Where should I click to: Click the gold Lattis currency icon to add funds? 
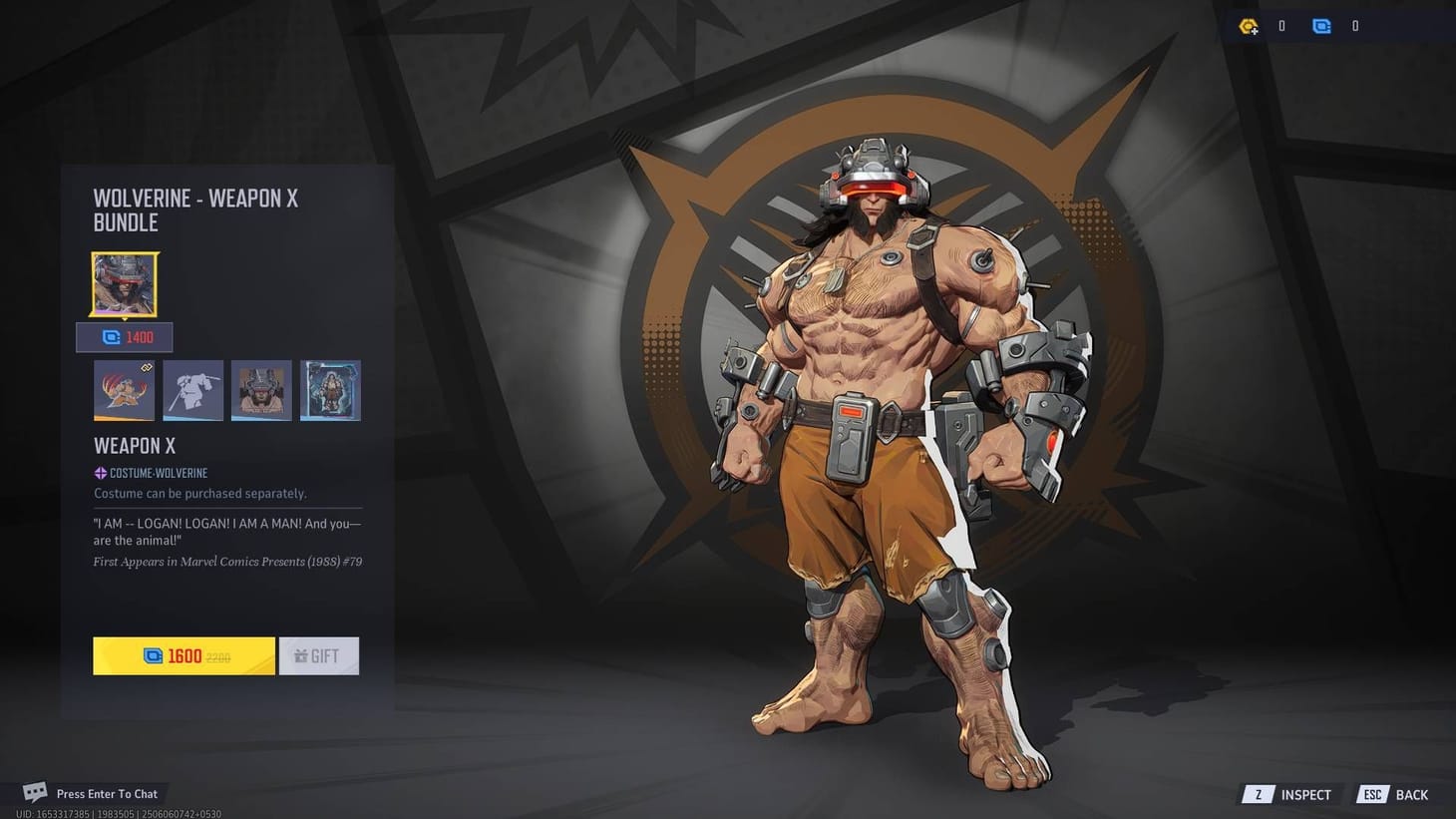(1249, 26)
